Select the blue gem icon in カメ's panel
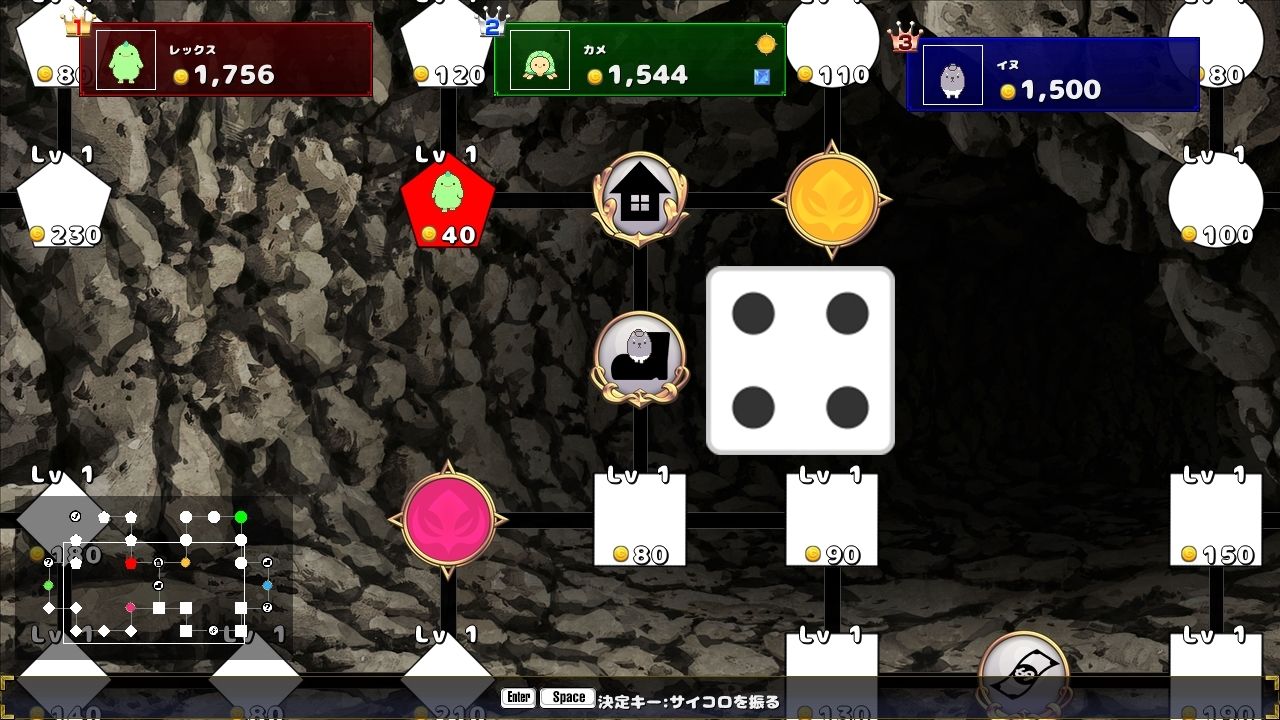 [x=761, y=74]
